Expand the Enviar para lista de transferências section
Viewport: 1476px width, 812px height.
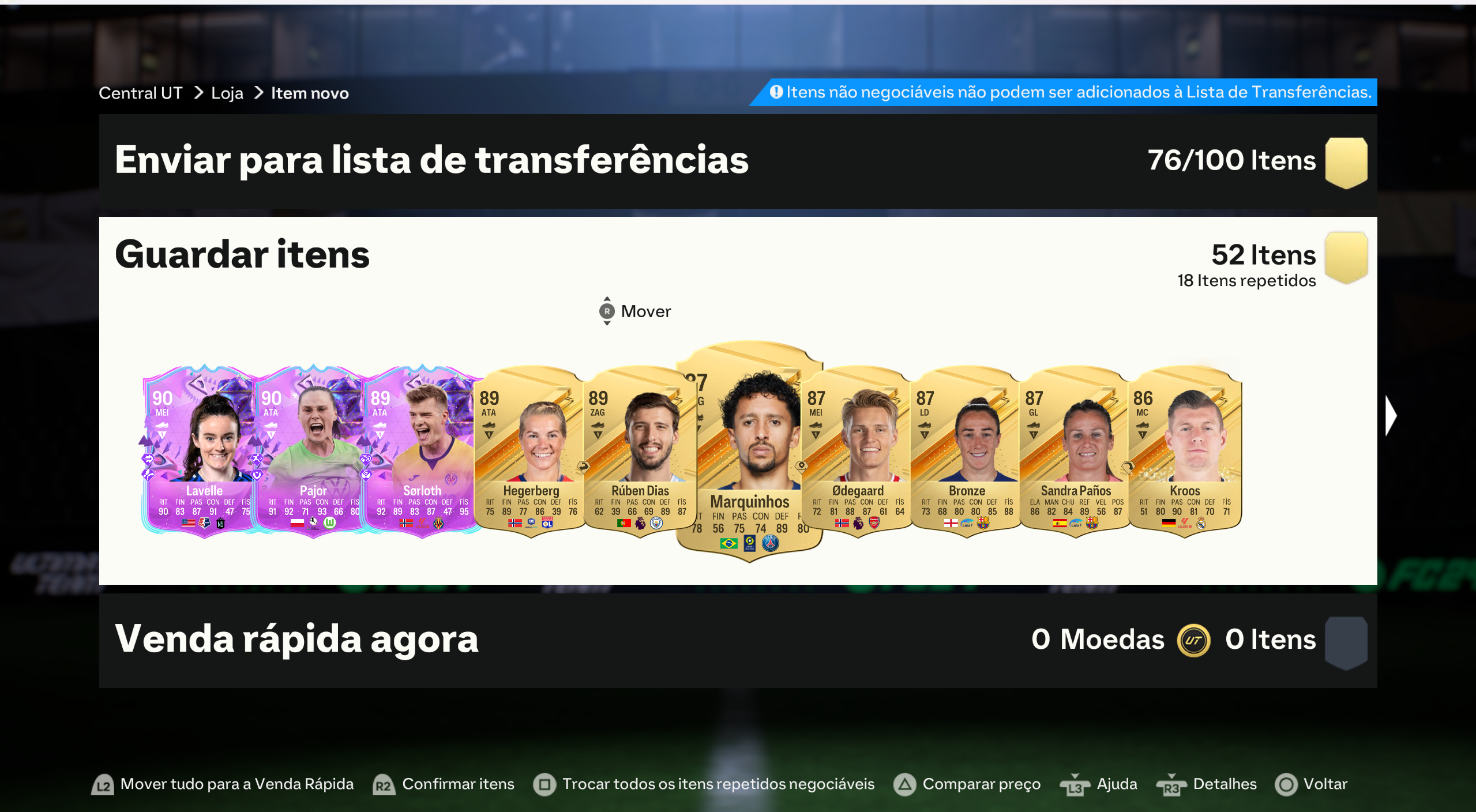click(431, 162)
